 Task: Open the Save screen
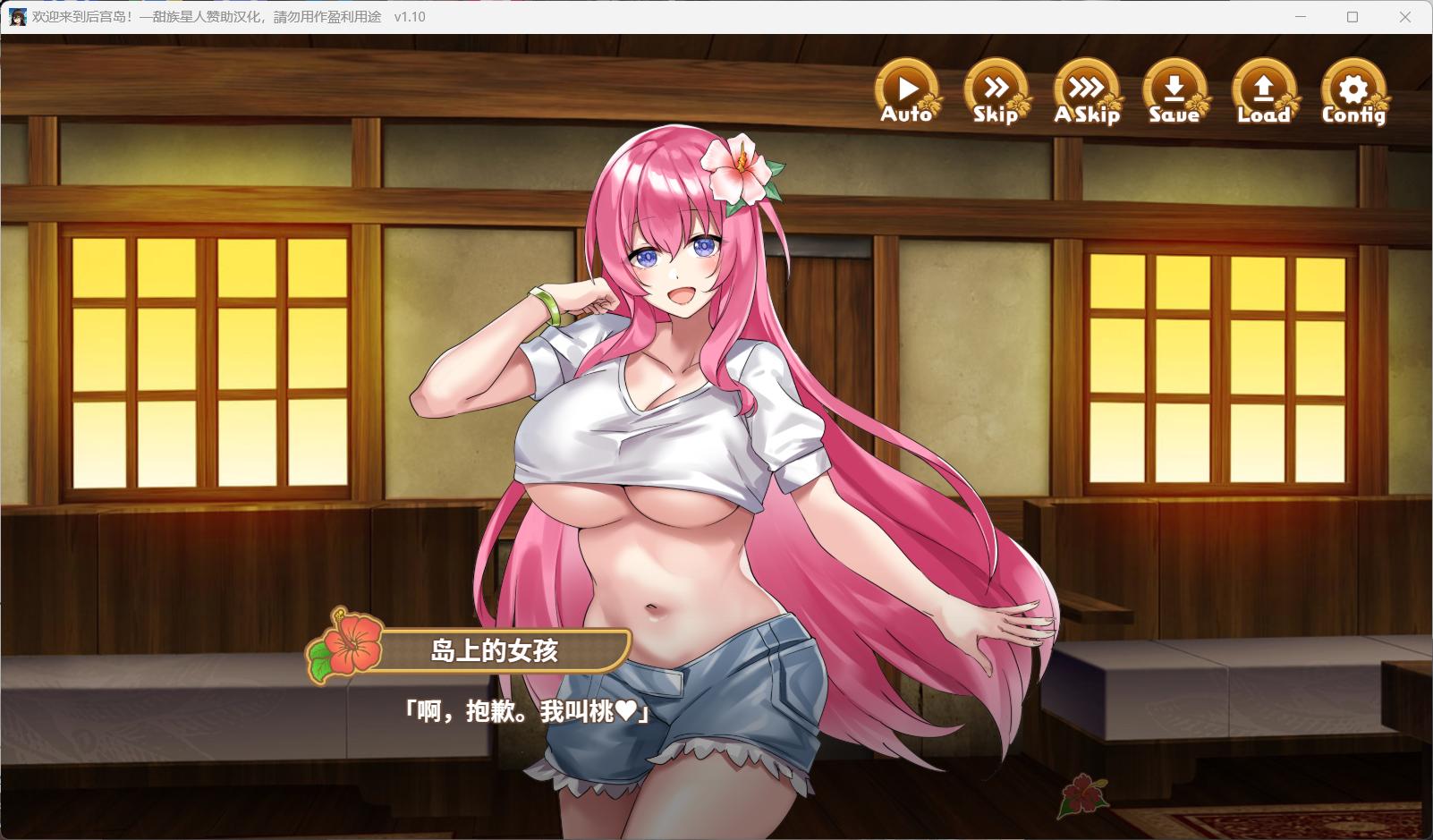[x=1174, y=89]
